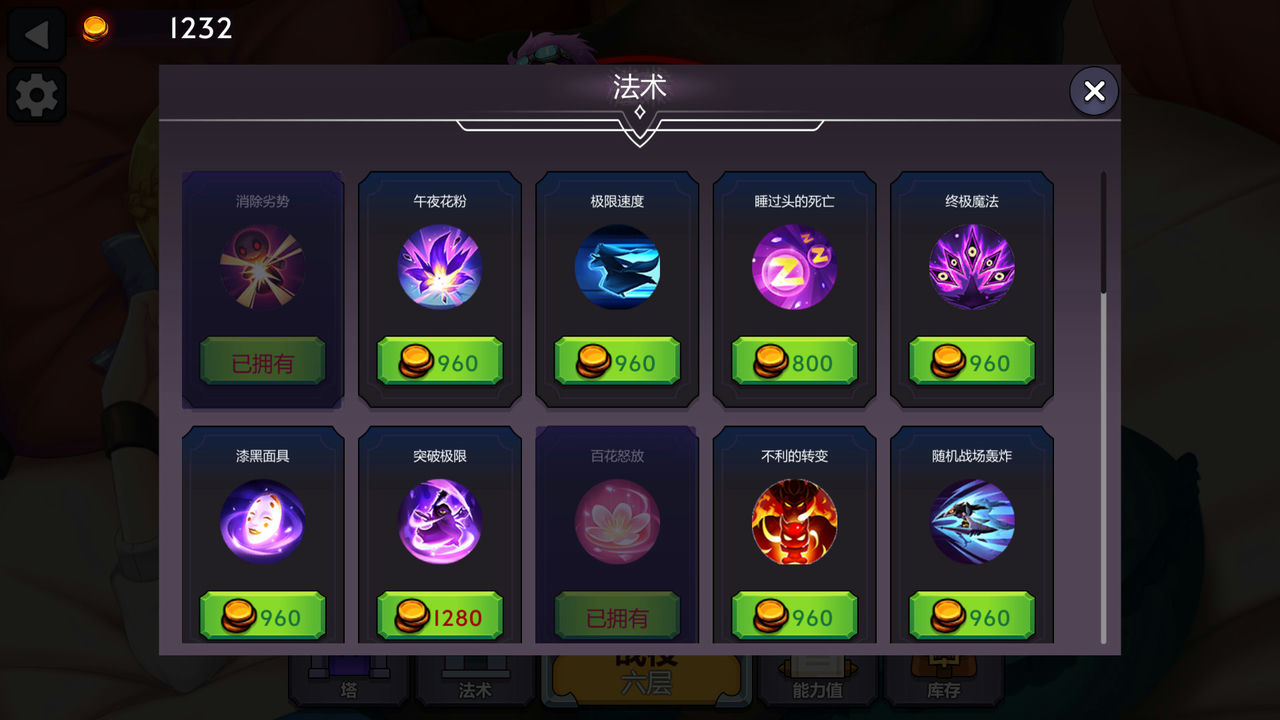The width and height of the screenshot is (1280, 720).
Task: Select the 百花怒放 lotus icon
Action: (616, 521)
